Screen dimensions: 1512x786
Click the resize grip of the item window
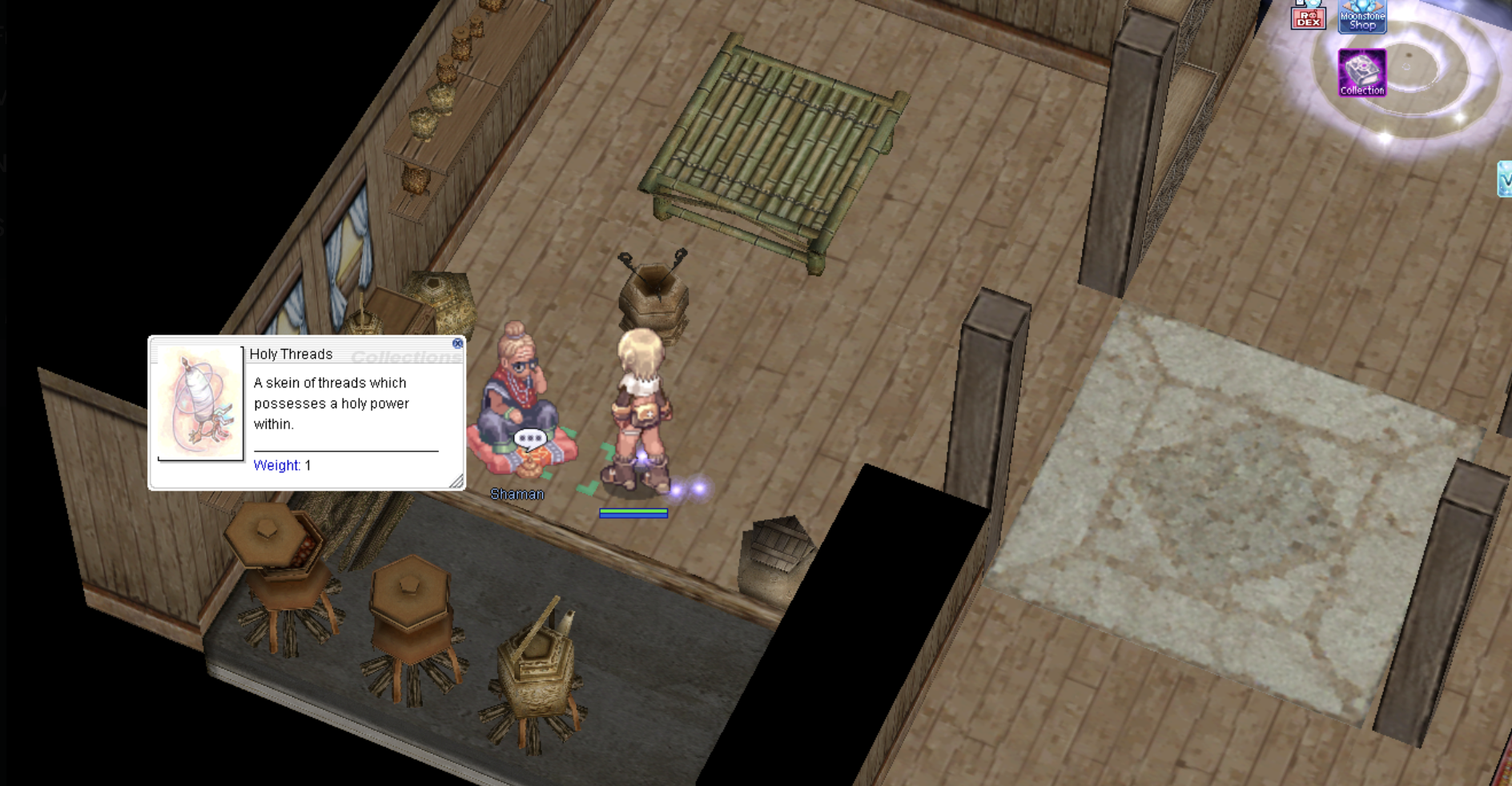coord(456,481)
